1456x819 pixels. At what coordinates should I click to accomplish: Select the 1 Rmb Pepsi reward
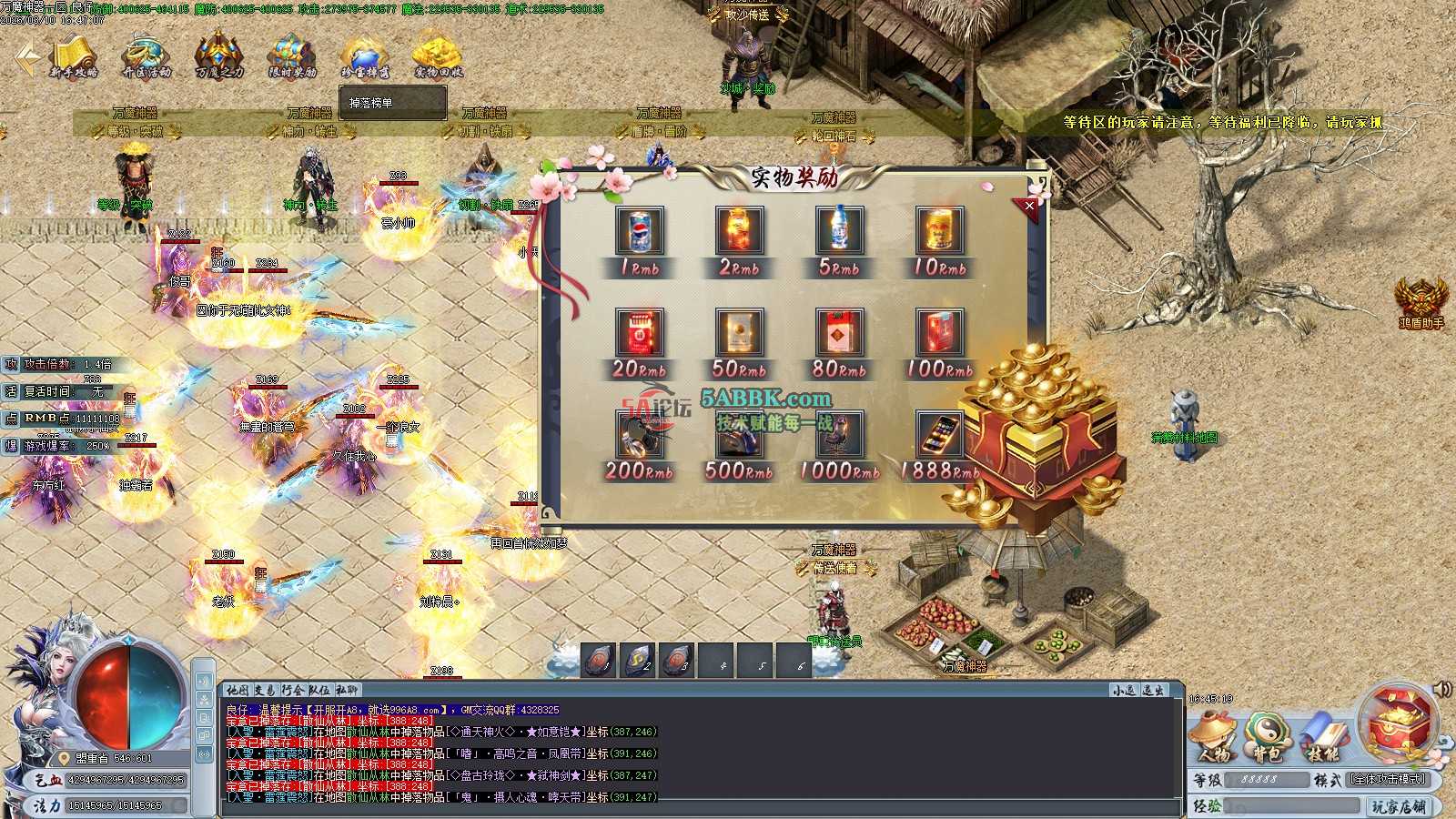click(x=639, y=231)
